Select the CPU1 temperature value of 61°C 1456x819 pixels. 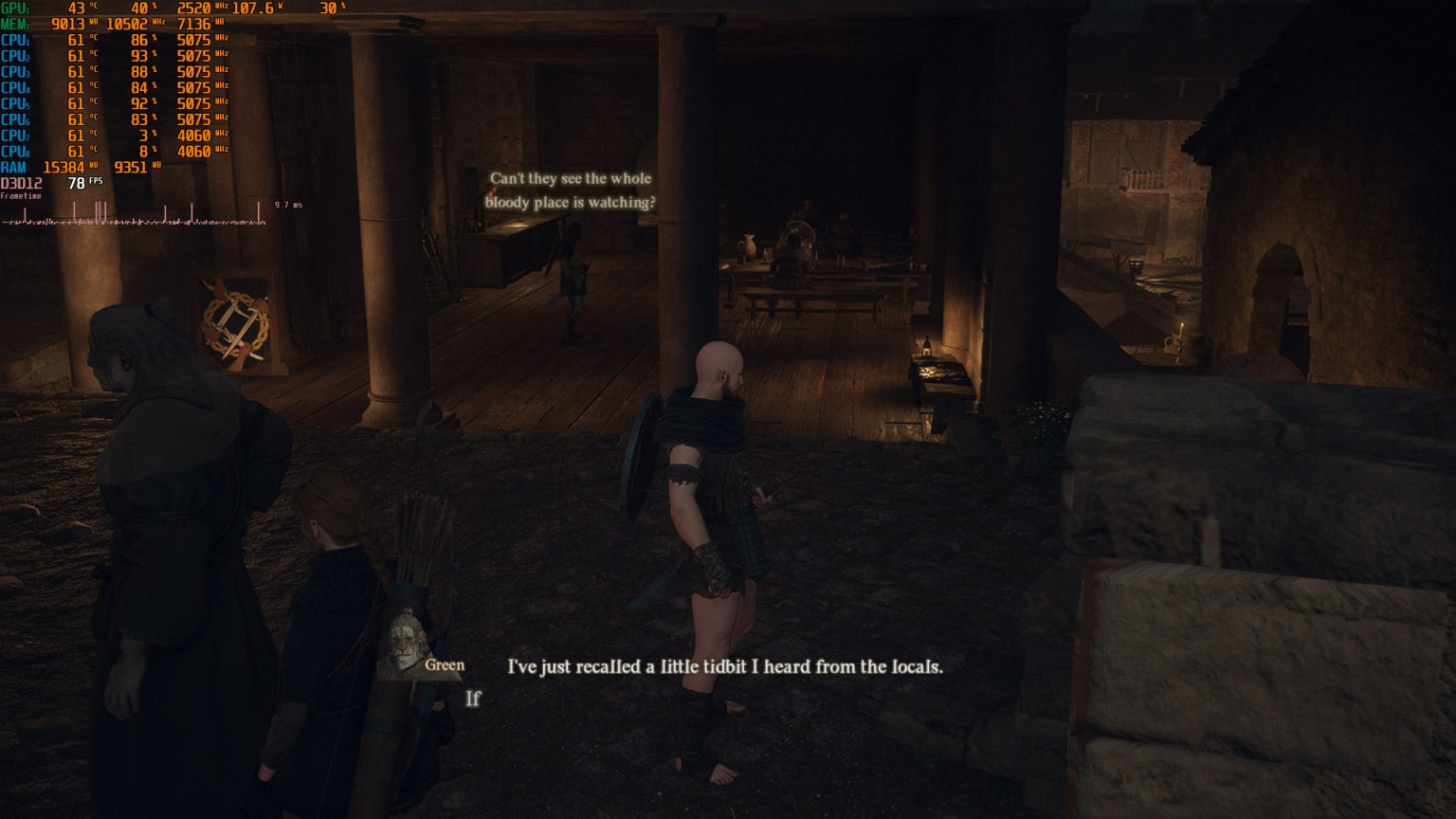(74, 40)
